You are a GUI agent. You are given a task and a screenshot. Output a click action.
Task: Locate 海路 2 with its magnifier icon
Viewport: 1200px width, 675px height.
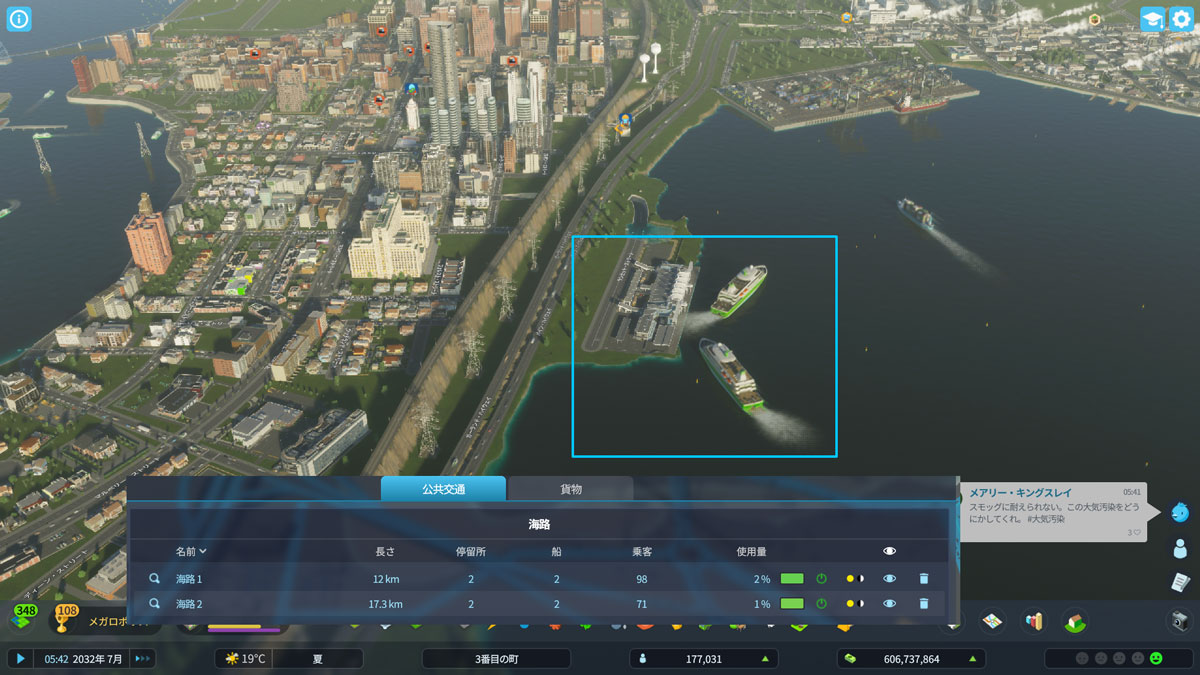[x=155, y=604]
